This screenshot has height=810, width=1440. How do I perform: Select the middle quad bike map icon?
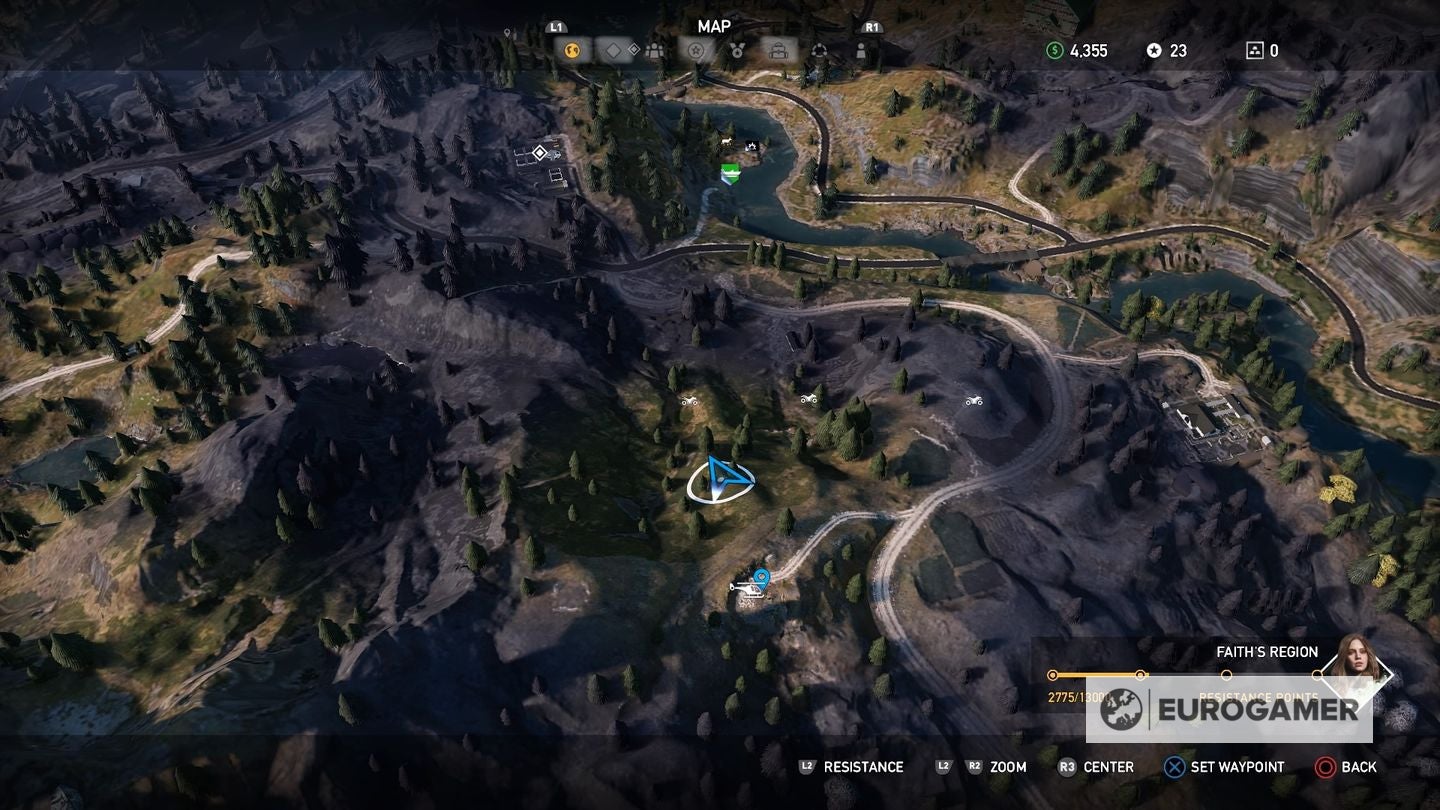(808, 398)
